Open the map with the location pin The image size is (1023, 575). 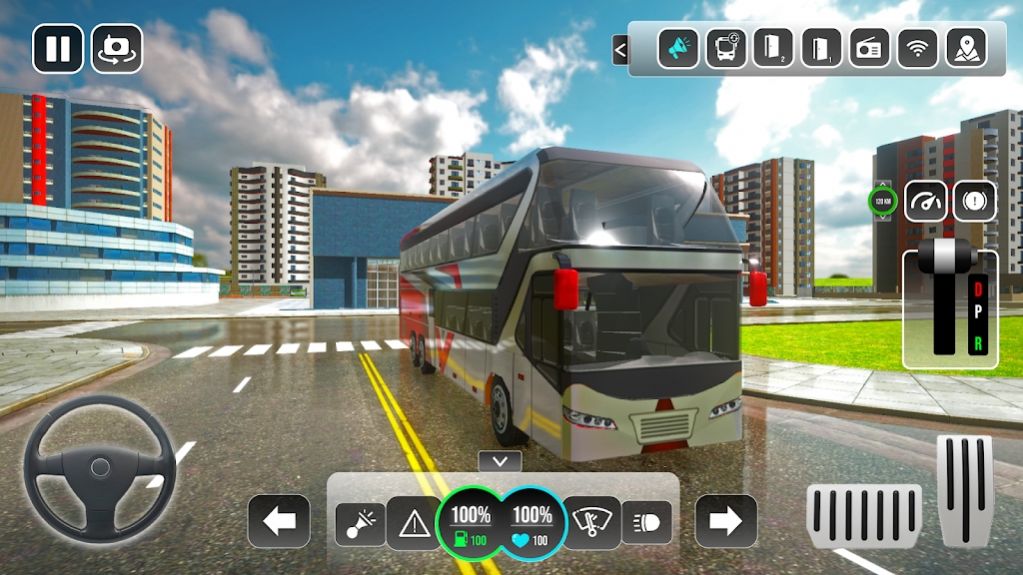click(965, 48)
